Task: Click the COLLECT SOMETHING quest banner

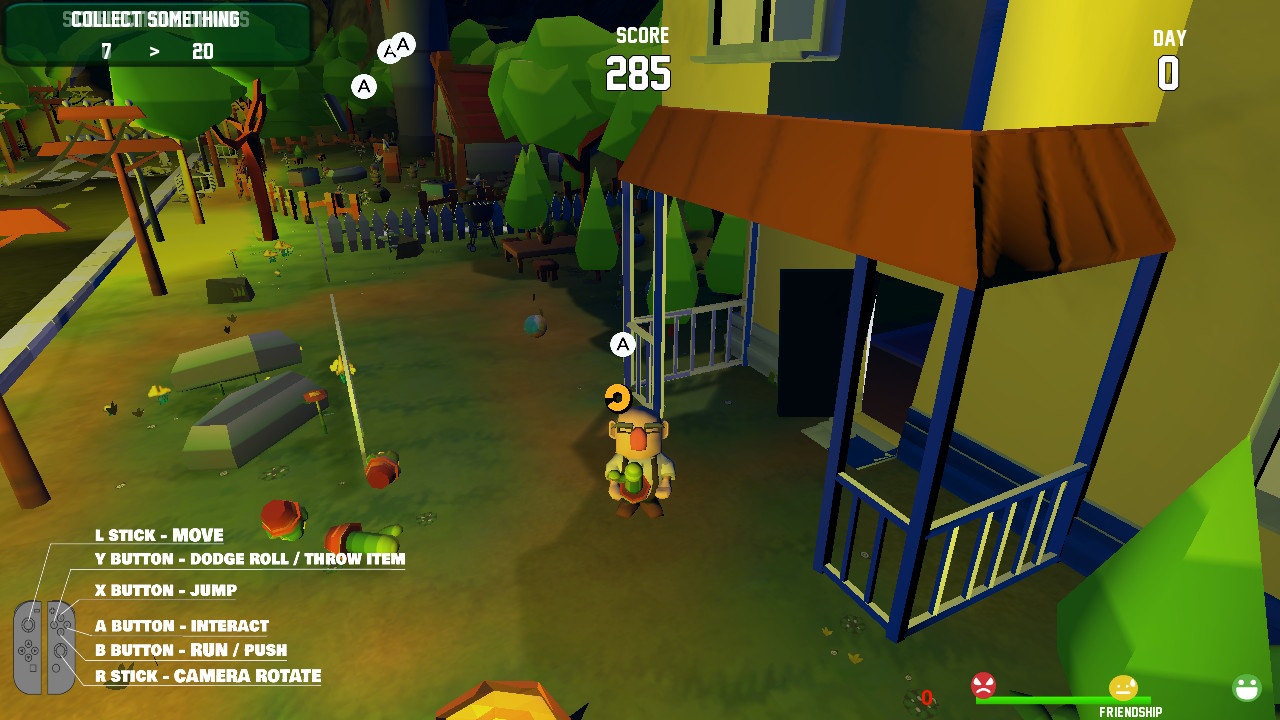Action: [155, 17]
